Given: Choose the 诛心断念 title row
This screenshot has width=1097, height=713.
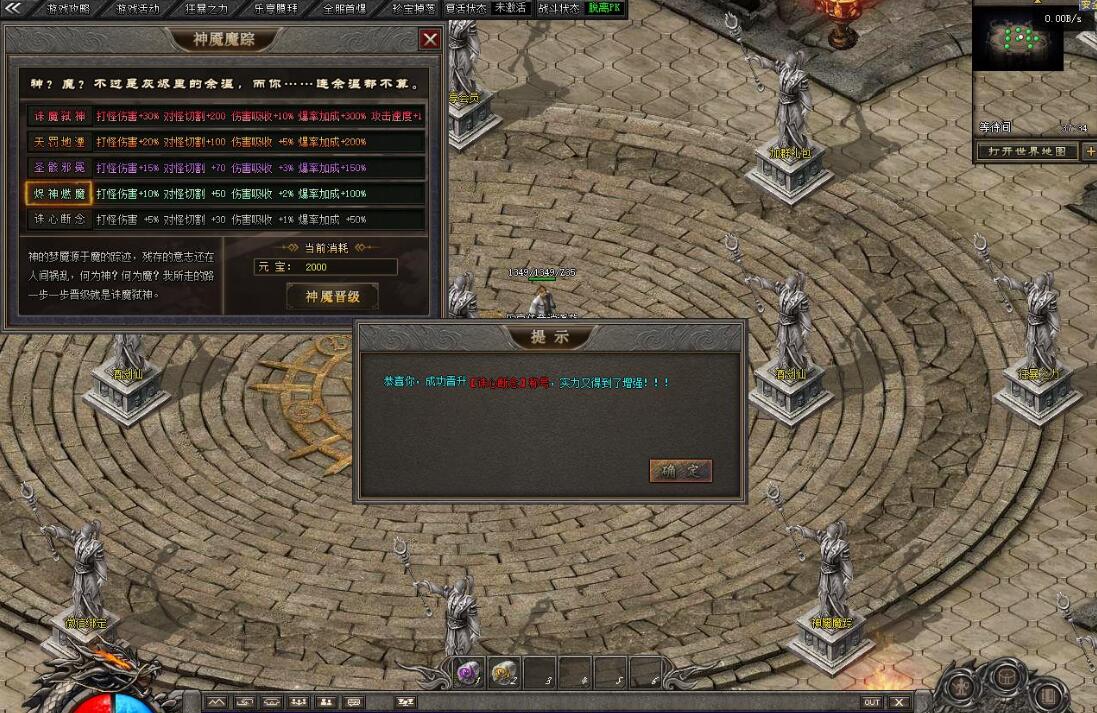Looking at the screenshot, I should [60, 220].
